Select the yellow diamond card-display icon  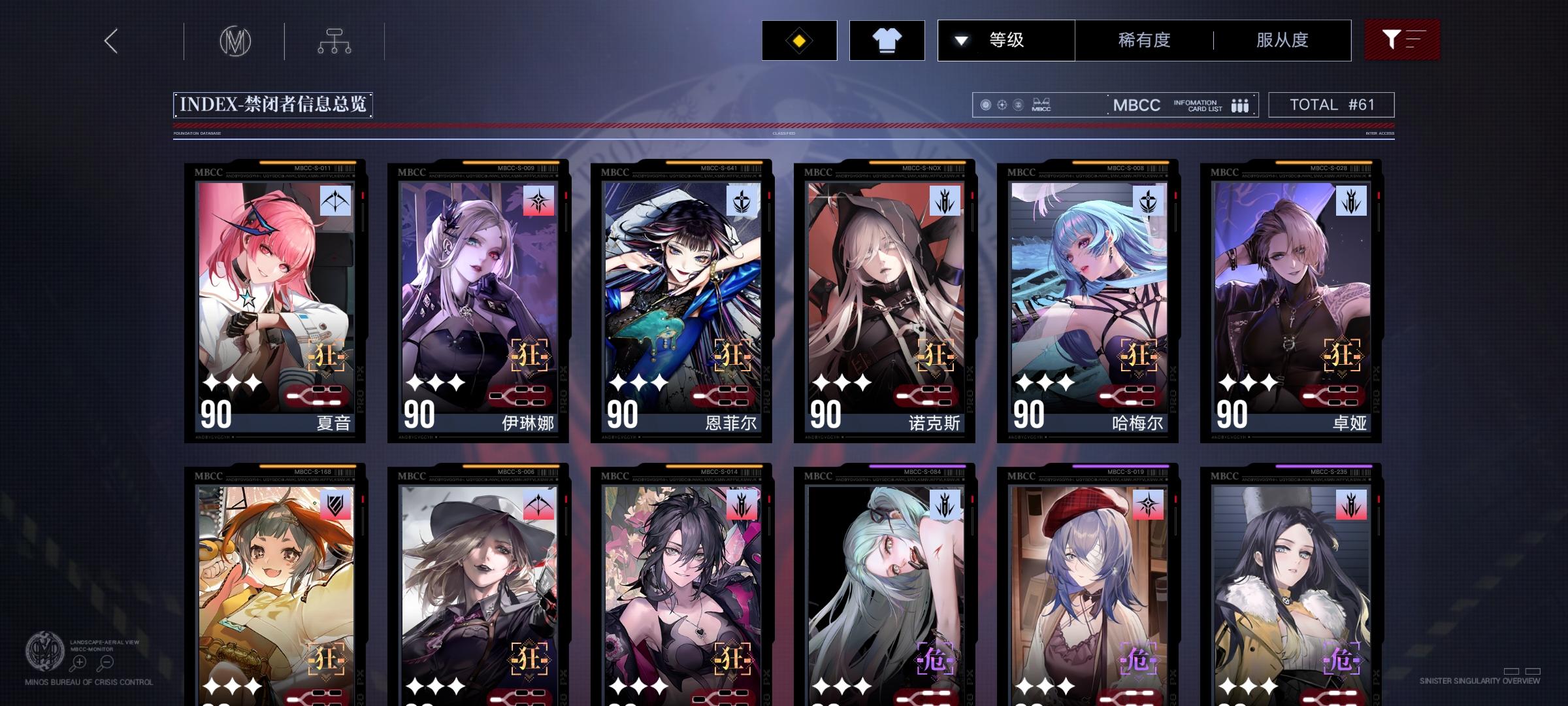click(798, 40)
